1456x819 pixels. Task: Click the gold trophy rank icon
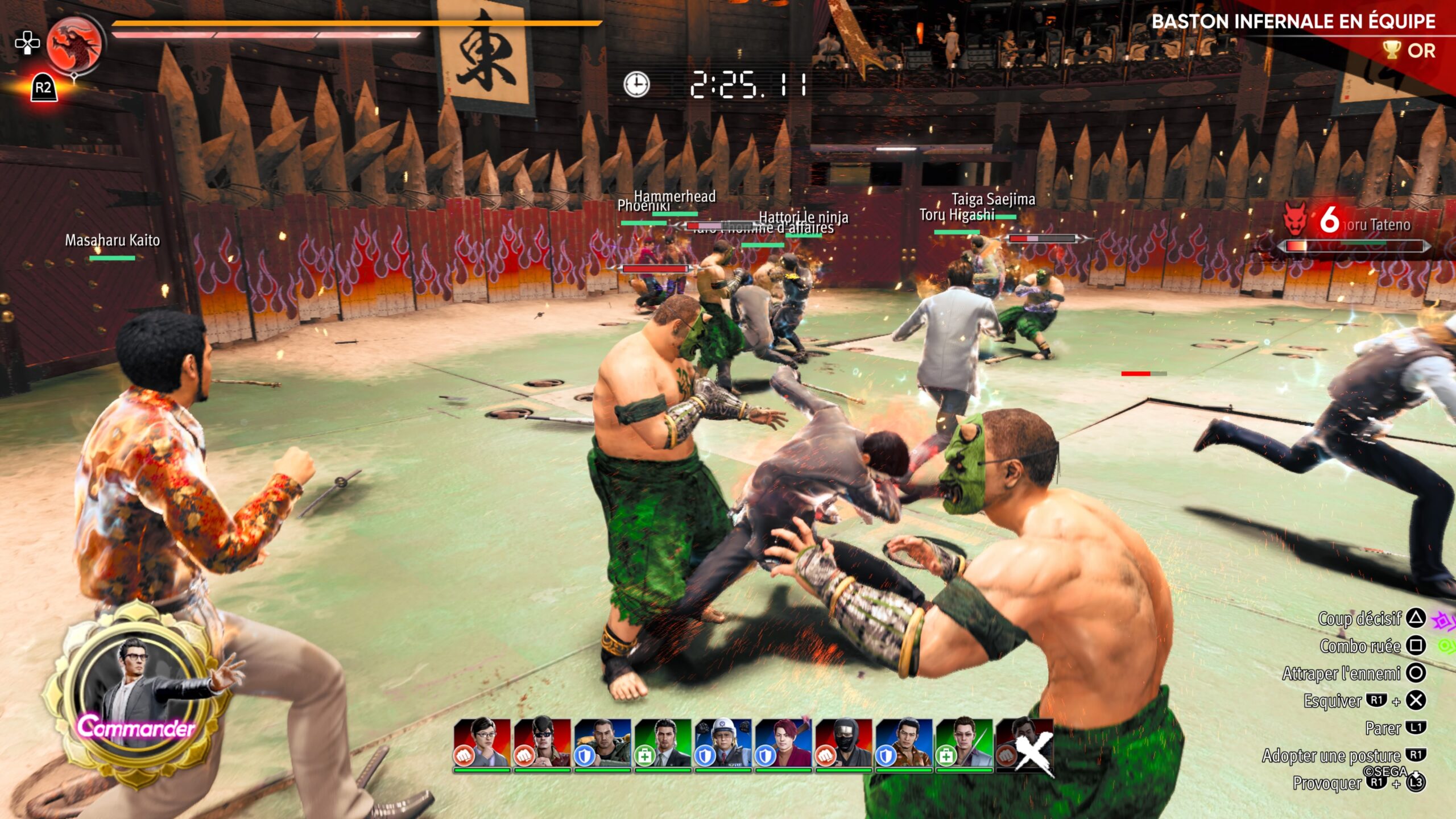1391,50
